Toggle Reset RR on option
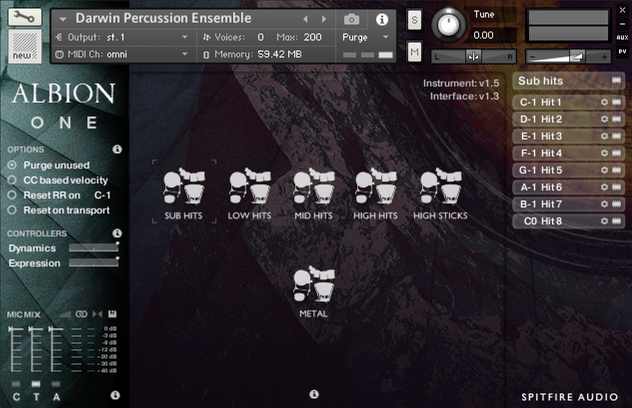 13,195
